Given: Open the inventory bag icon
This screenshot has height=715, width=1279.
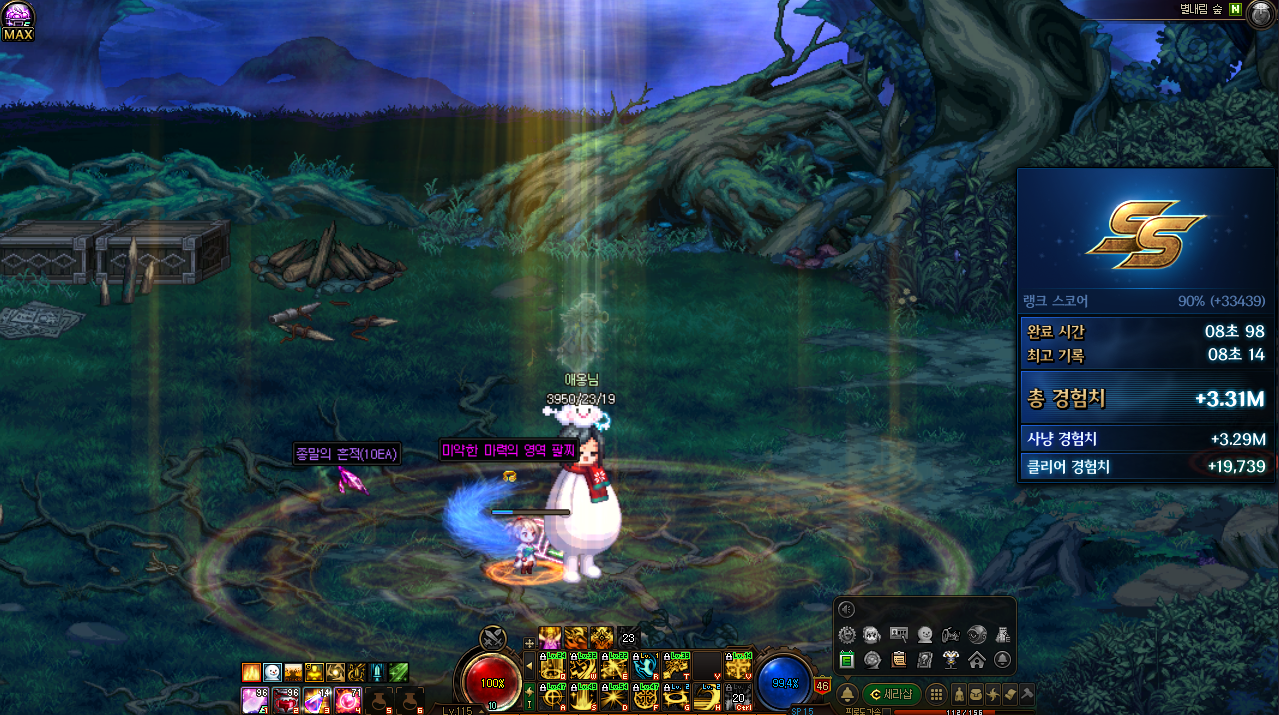Looking at the screenshot, I should tap(976, 694).
